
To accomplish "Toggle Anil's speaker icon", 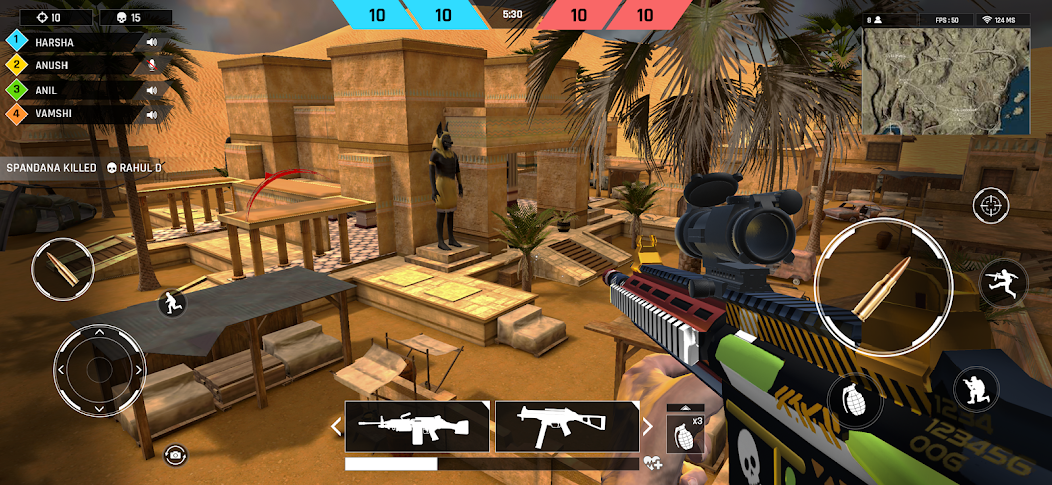I will pyautogui.click(x=152, y=90).
